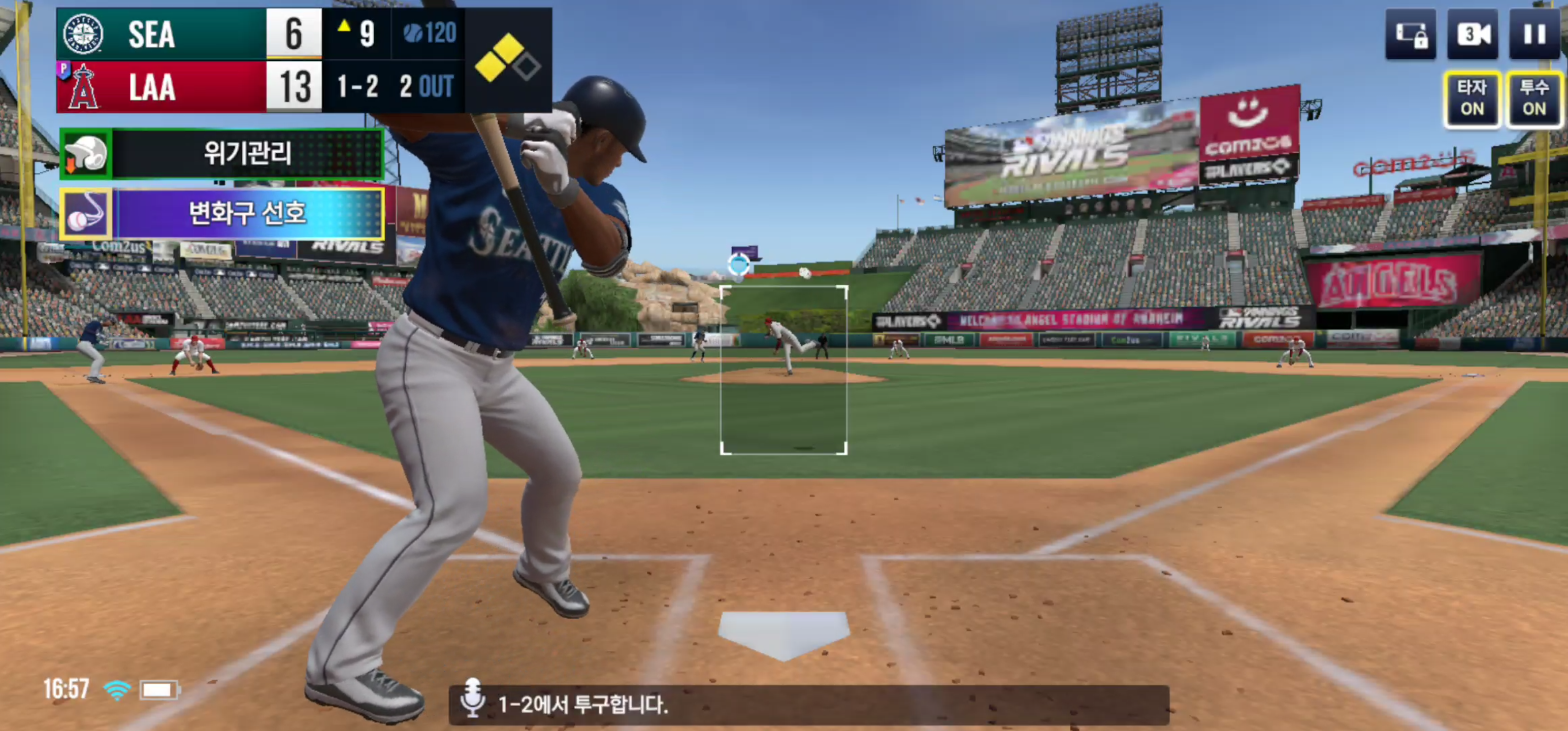
Task: Change the 3x playback speed
Action: point(1473,35)
